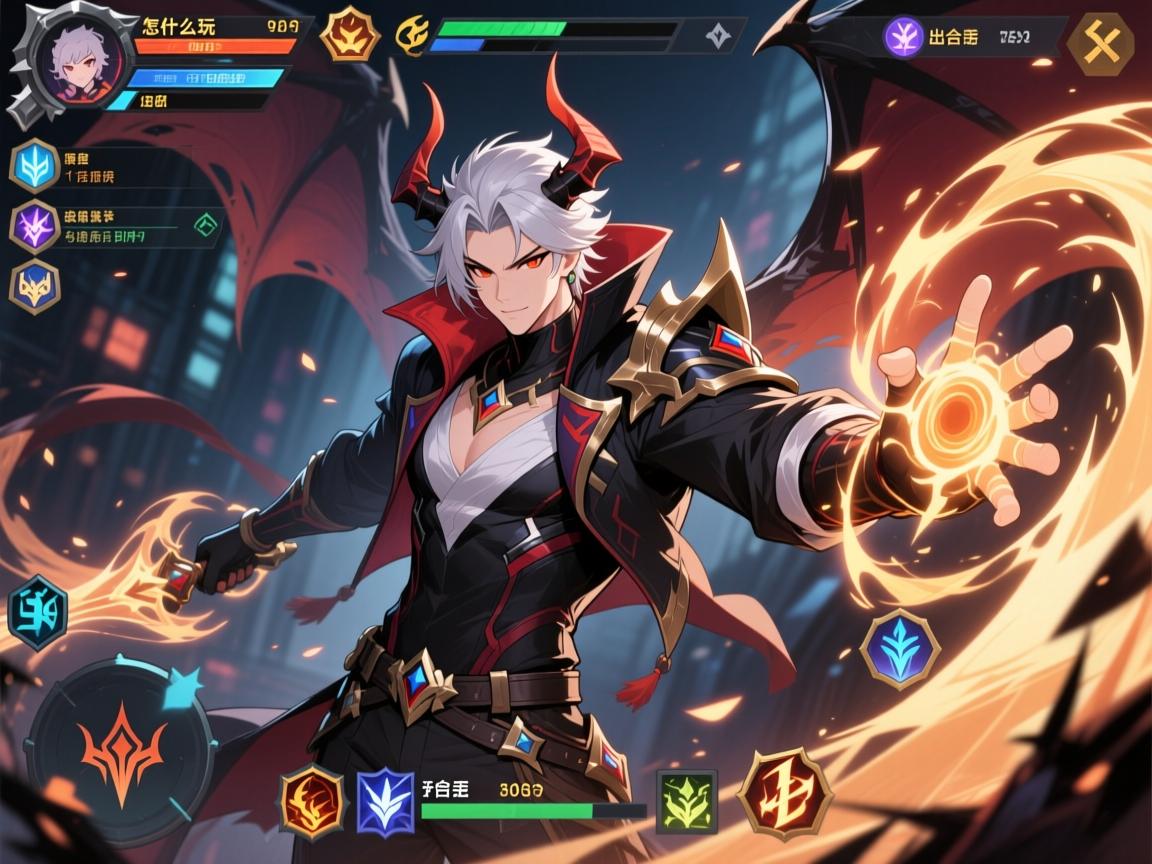
Task: Cast the red rune octagon ability
Action: click(786, 793)
